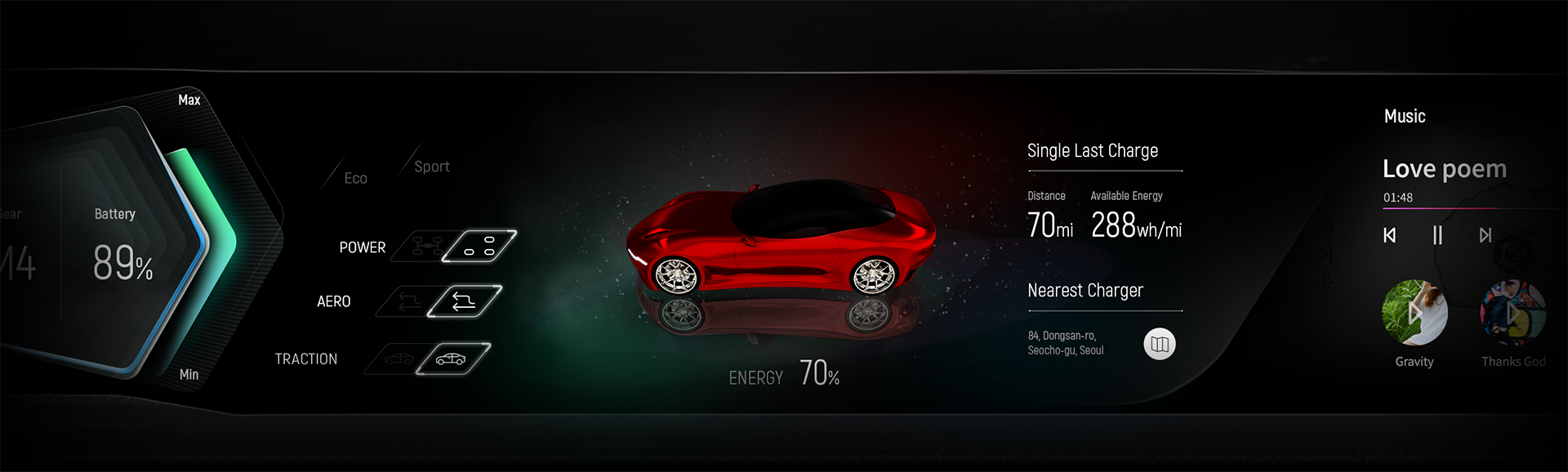This screenshot has height=472, width=1568.
Task: Switch to Eco drive mode
Action: (355, 178)
